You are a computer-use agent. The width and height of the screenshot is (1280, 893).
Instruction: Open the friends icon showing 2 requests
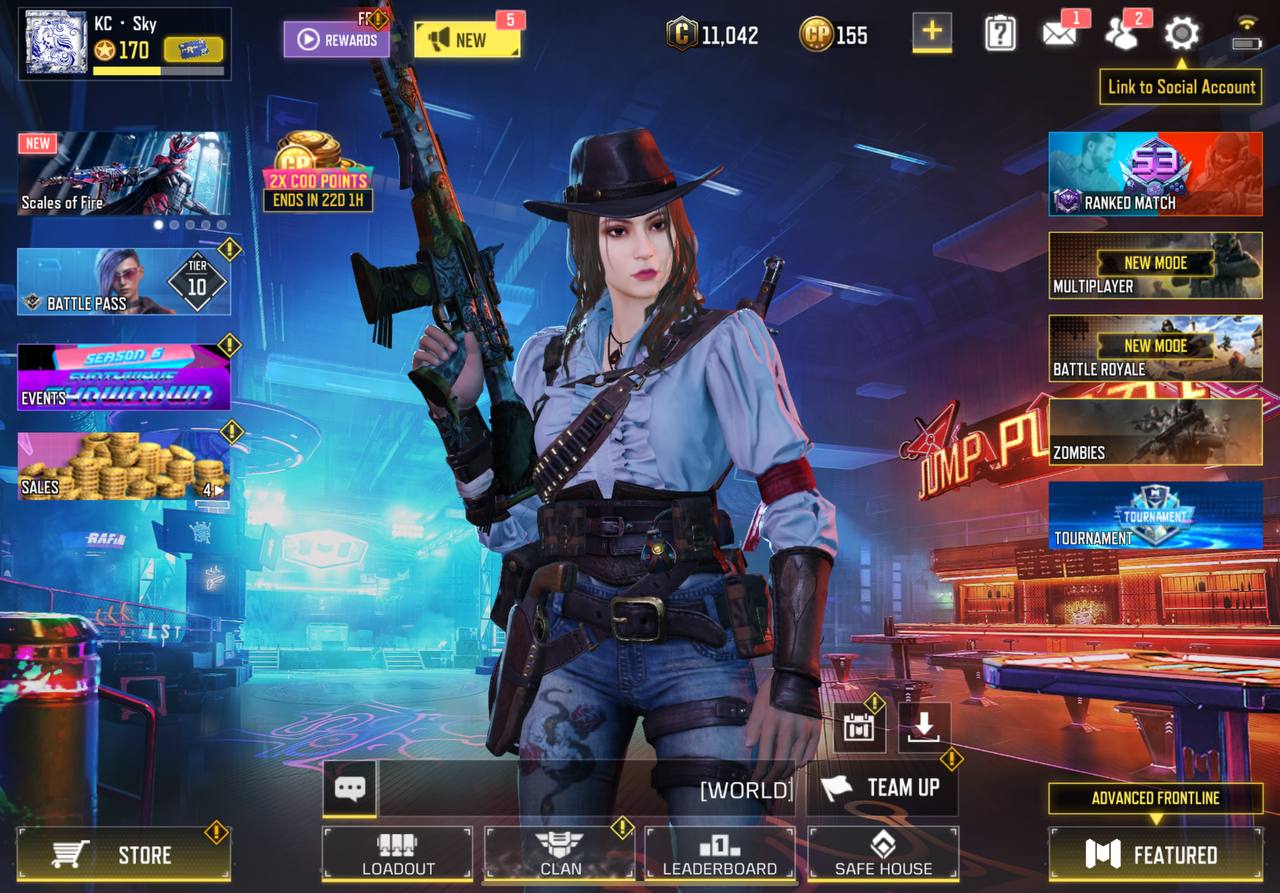[1122, 33]
